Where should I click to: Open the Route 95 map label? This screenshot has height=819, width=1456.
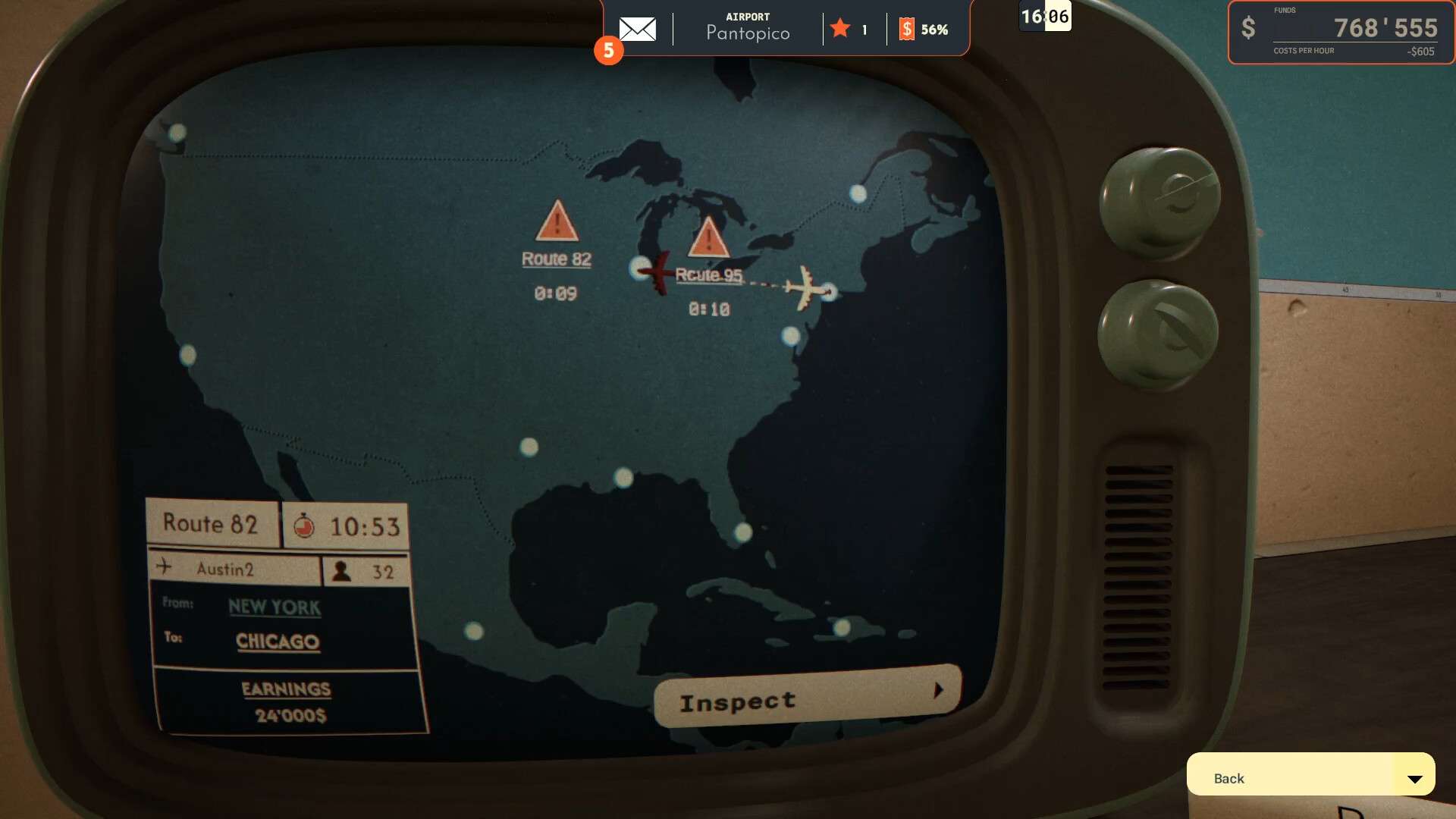point(708,275)
